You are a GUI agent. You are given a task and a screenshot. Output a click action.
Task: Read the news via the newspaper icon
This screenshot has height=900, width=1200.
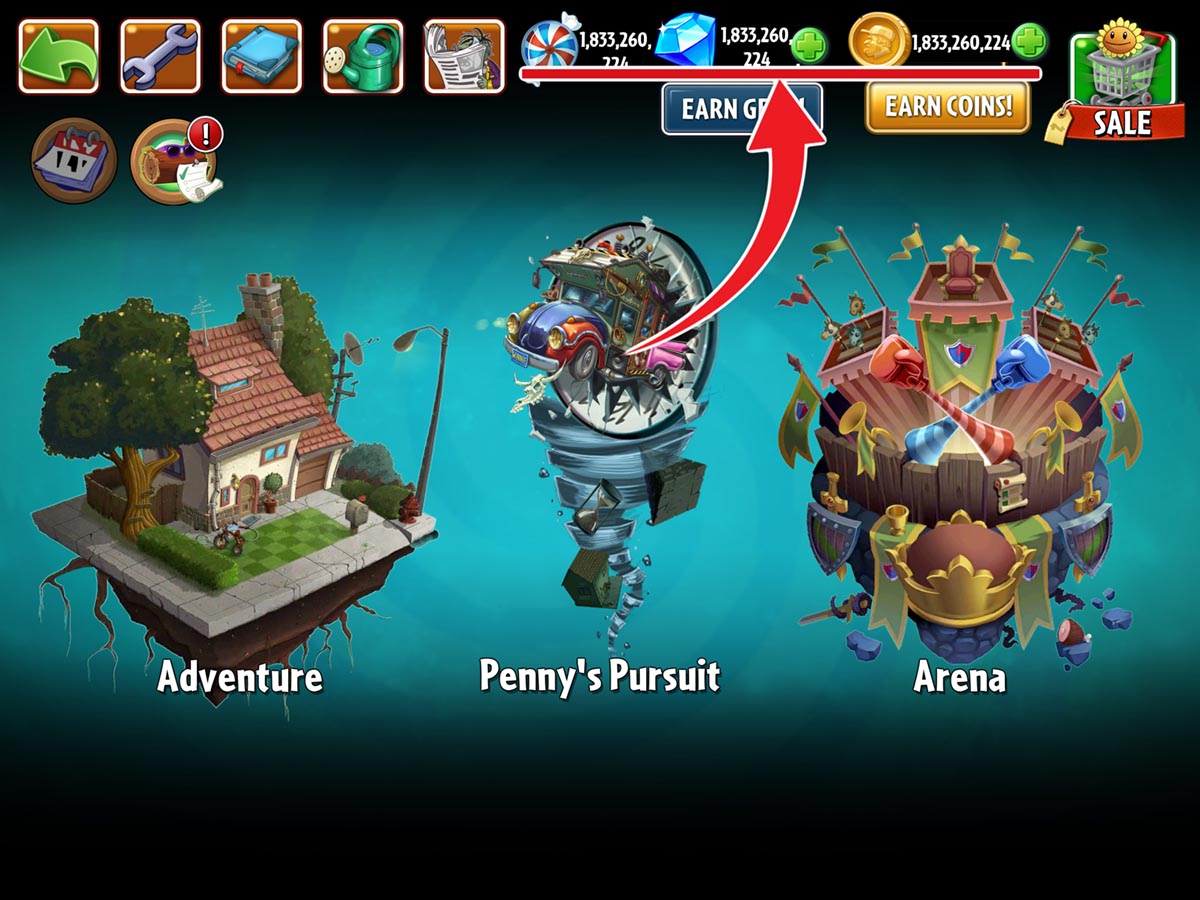point(464,56)
